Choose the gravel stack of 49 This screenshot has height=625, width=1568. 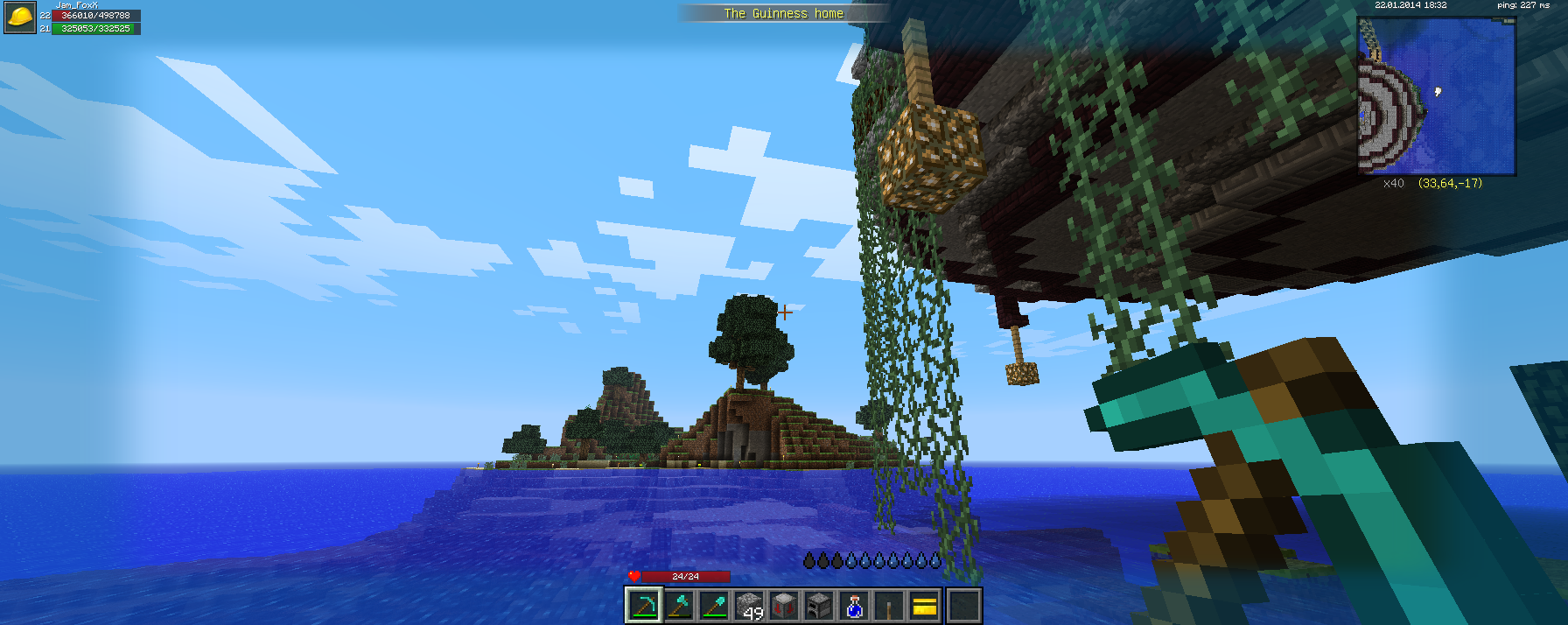(750, 605)
